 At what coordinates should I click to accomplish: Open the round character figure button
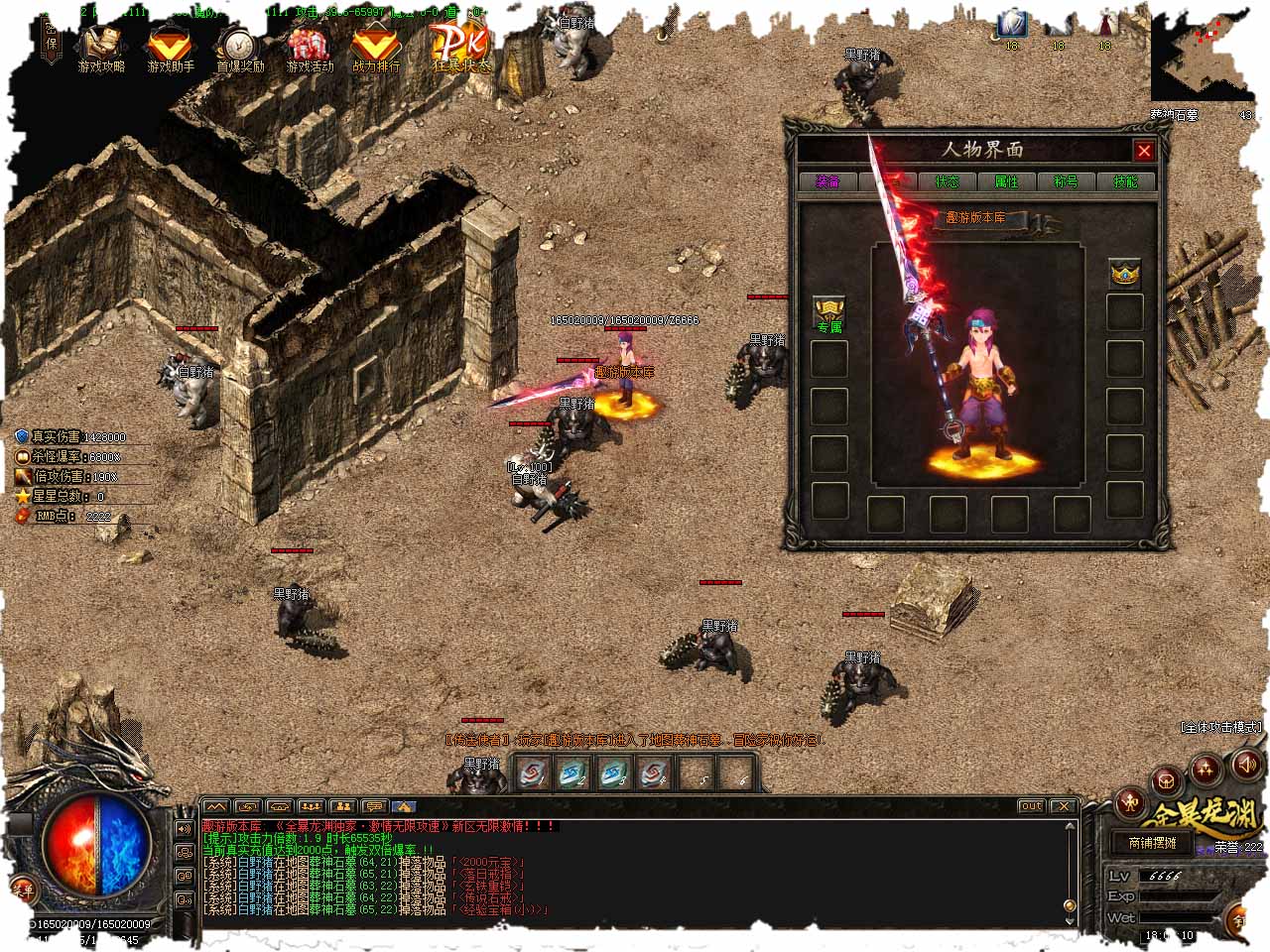pos(1130,801)
